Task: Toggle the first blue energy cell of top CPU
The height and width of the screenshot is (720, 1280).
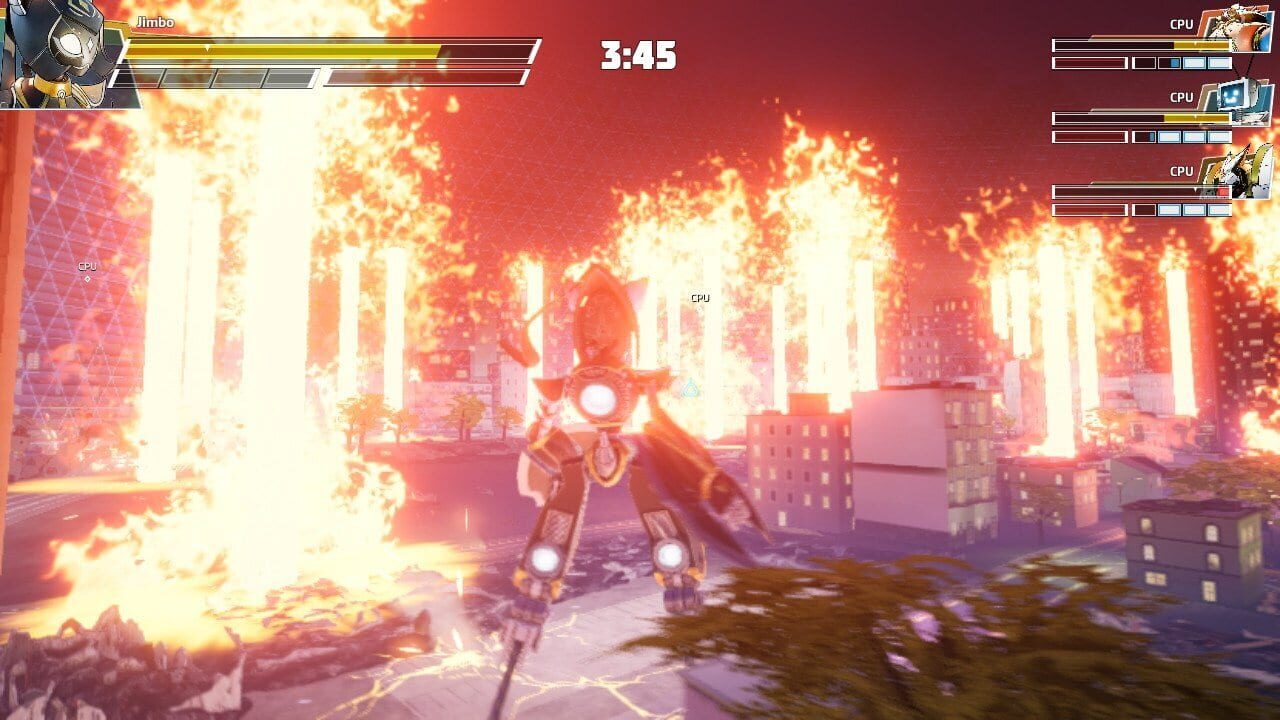Action: point(1174,63)
